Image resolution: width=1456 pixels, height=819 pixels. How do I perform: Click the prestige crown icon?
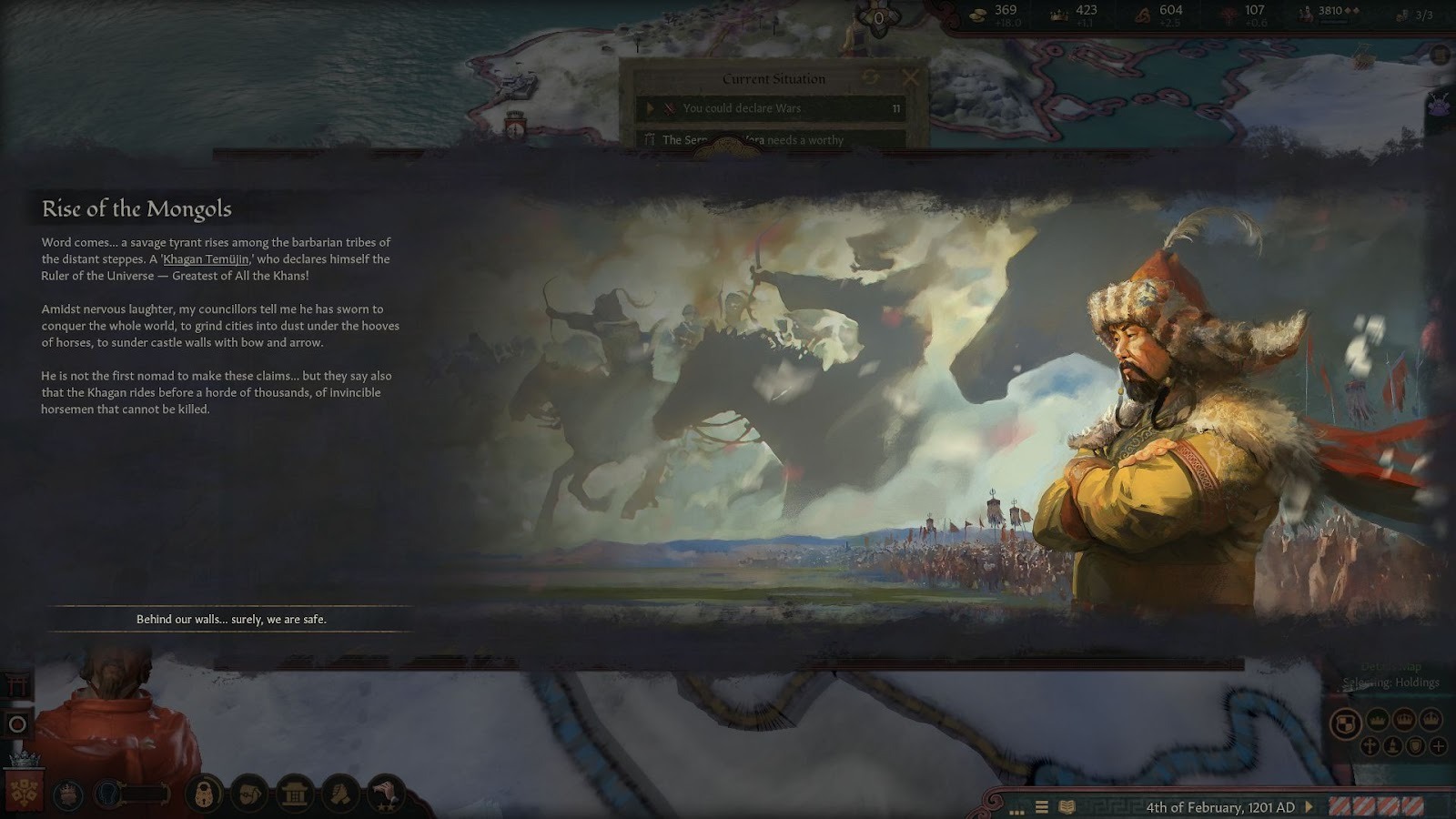pyautogui.click(x=1060, y=15)
